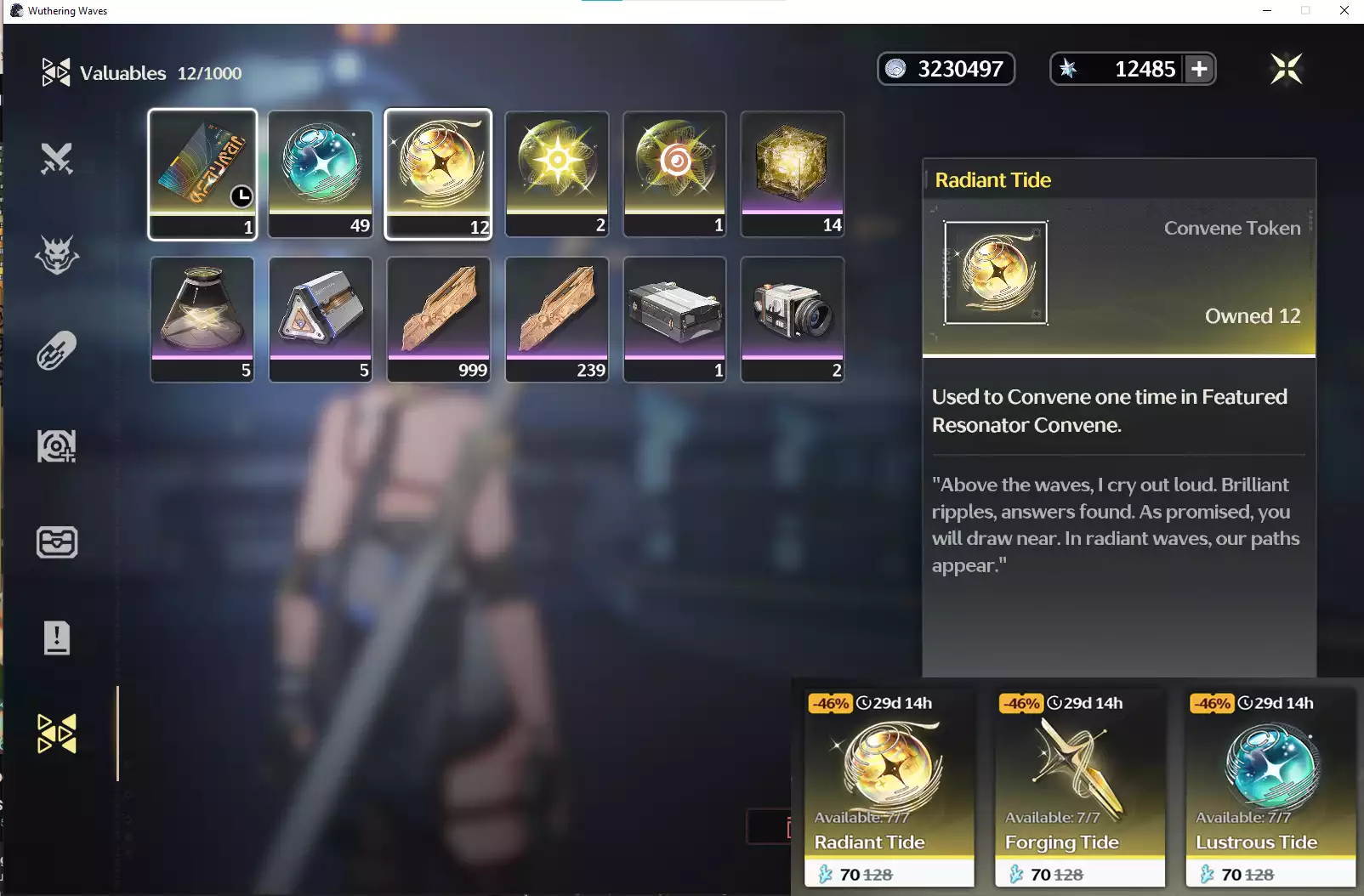The image size is (1364, 896).
Task: Click the sparkle burst icon beside the window close
Action: click(x=1287, y=69)
